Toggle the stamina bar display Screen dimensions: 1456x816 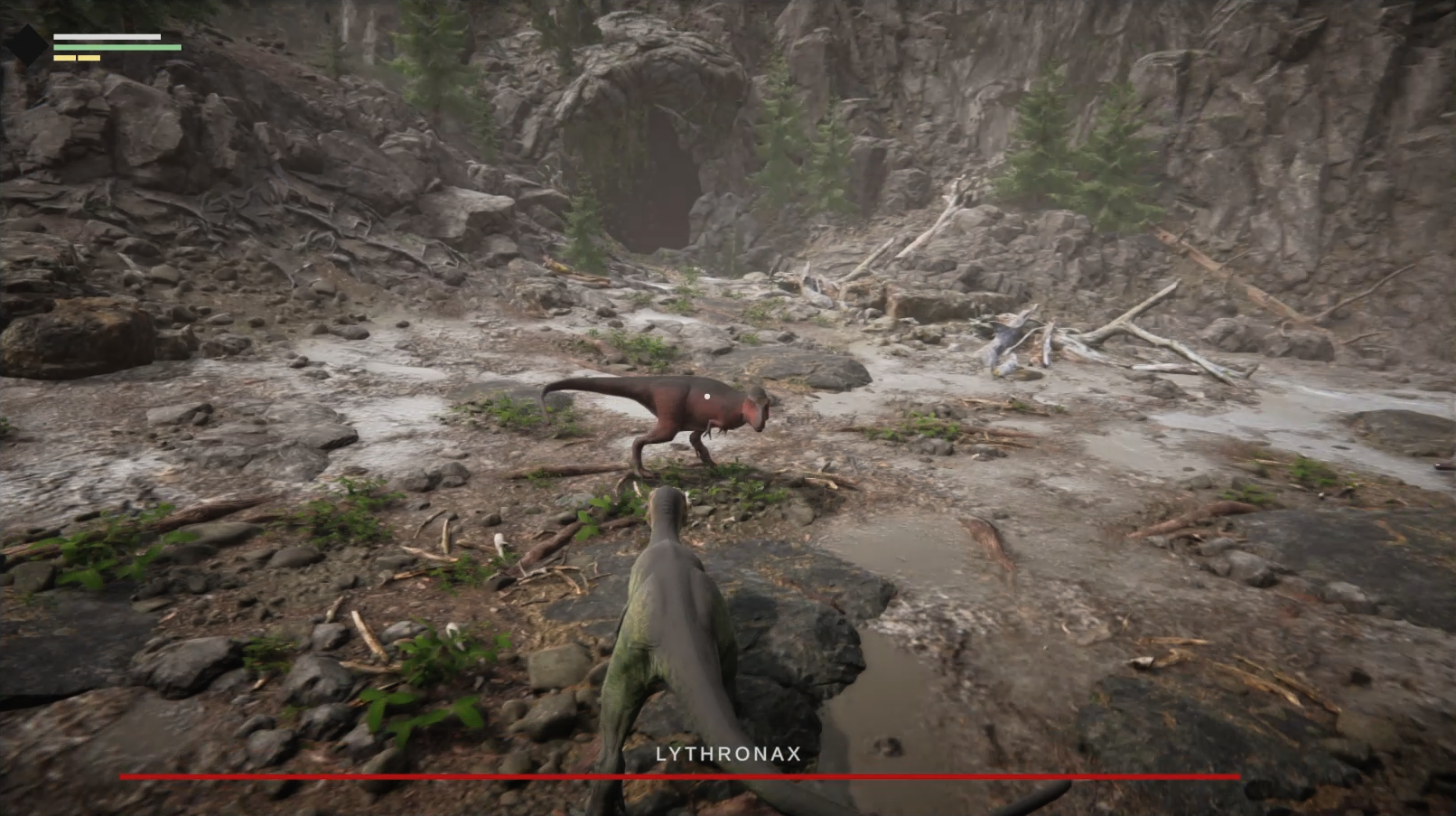point(108,34)
